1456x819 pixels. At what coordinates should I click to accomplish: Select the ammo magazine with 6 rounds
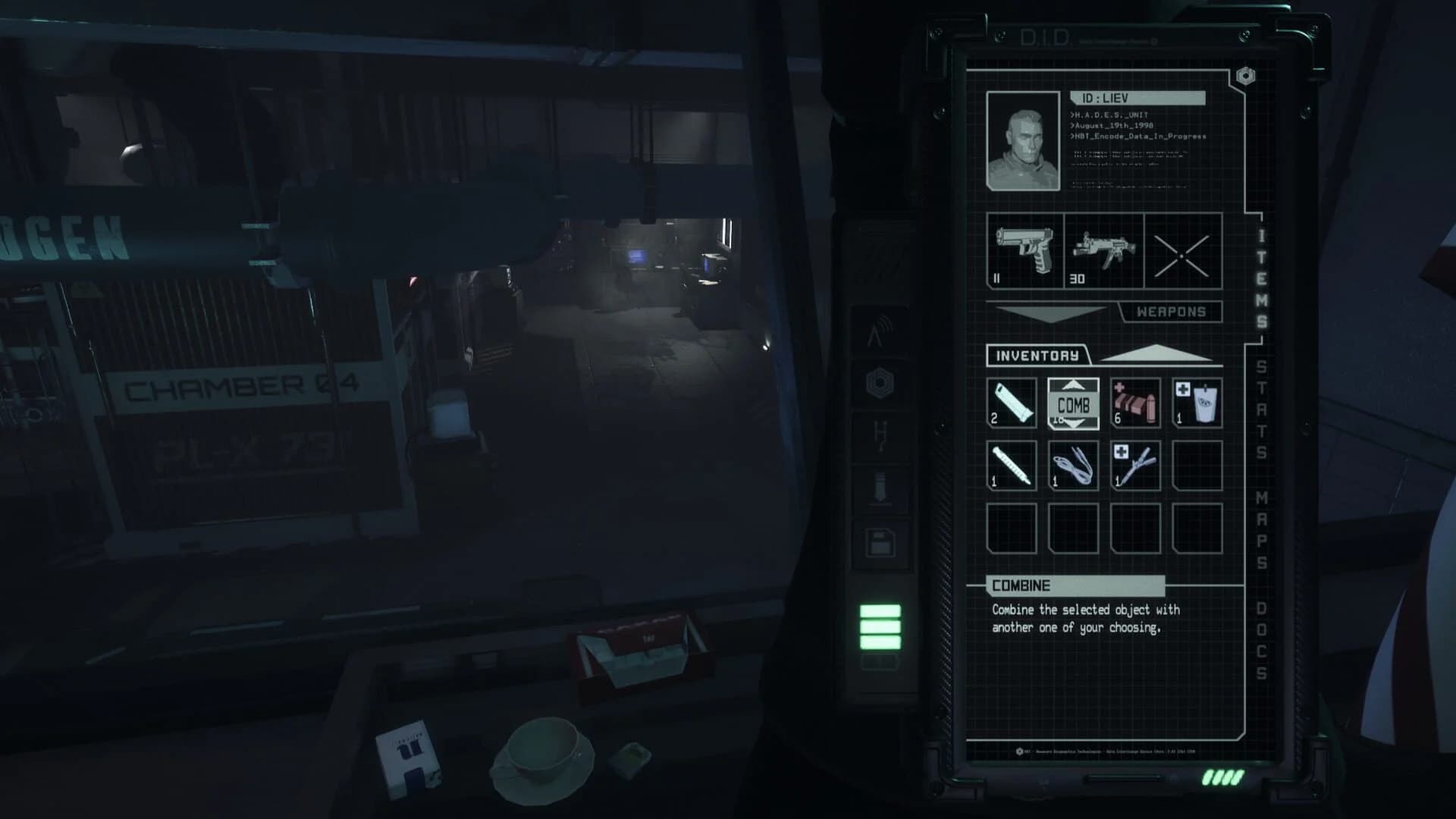1135,403
